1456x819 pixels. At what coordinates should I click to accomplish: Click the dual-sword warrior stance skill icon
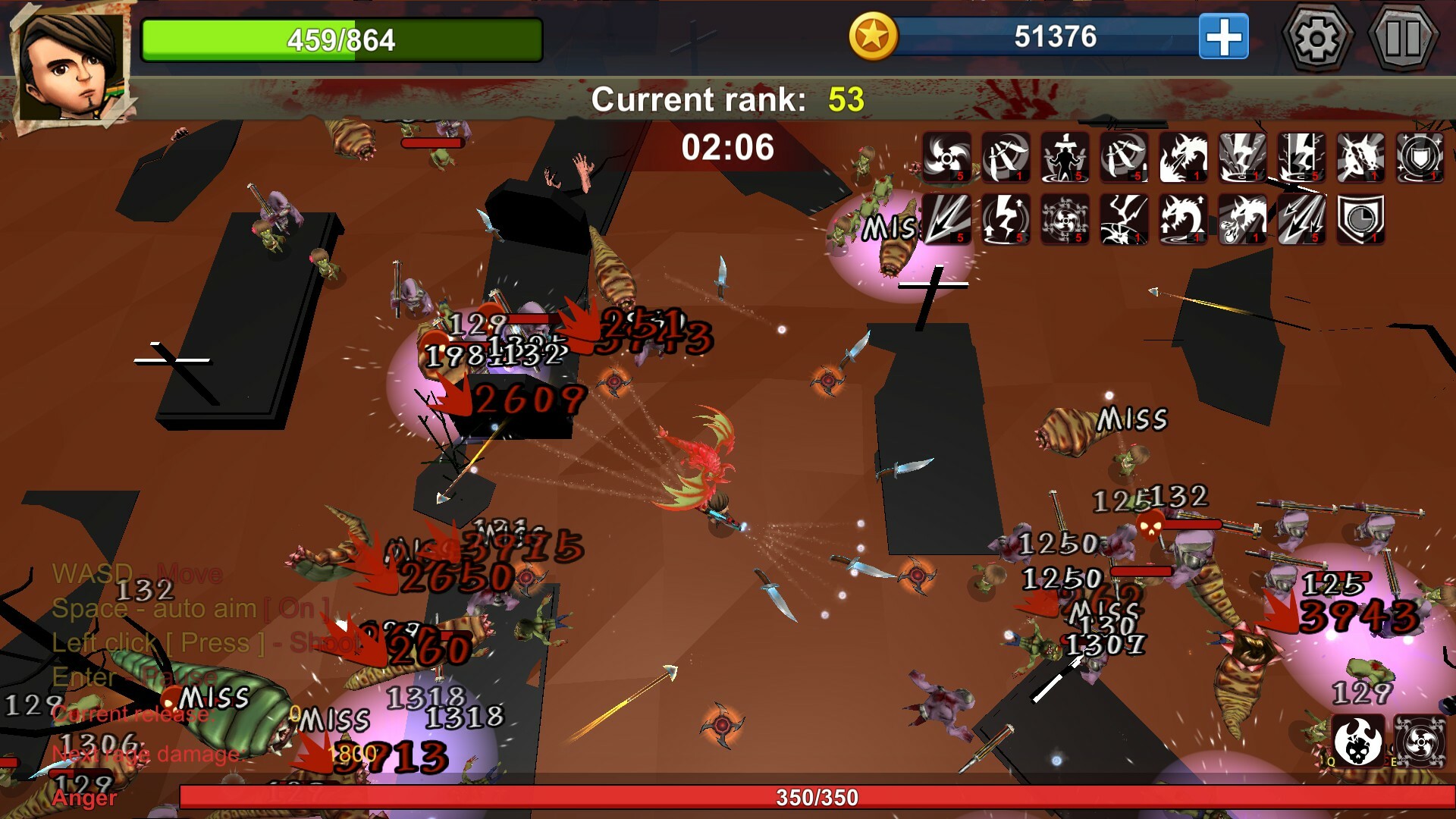(x=1065, y=156)
